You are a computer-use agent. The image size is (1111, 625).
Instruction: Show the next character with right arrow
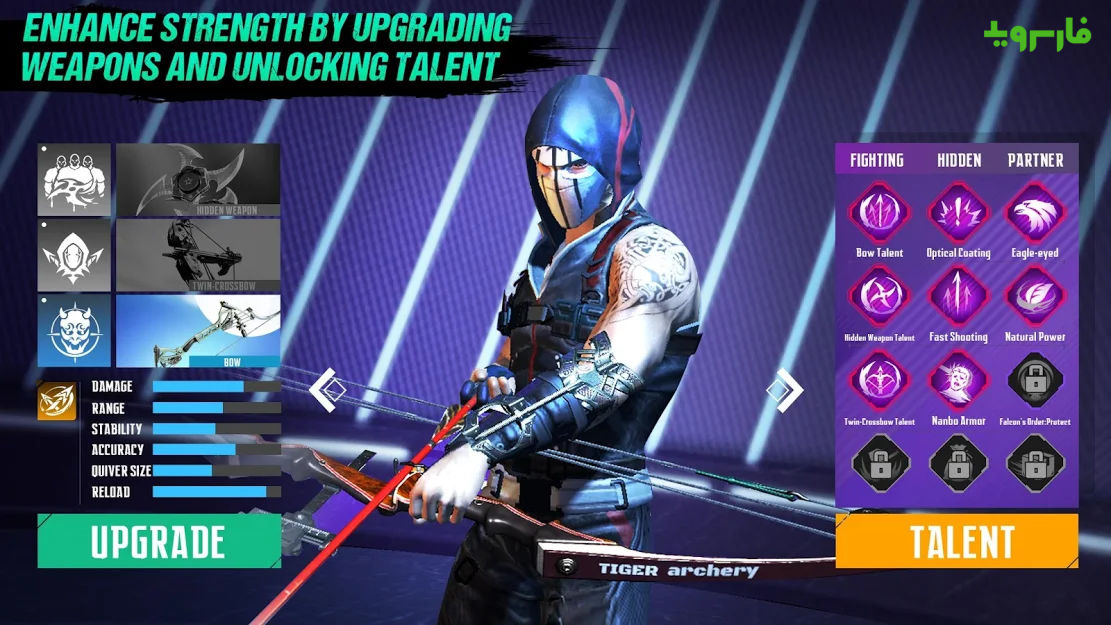(x=789, y=390)
